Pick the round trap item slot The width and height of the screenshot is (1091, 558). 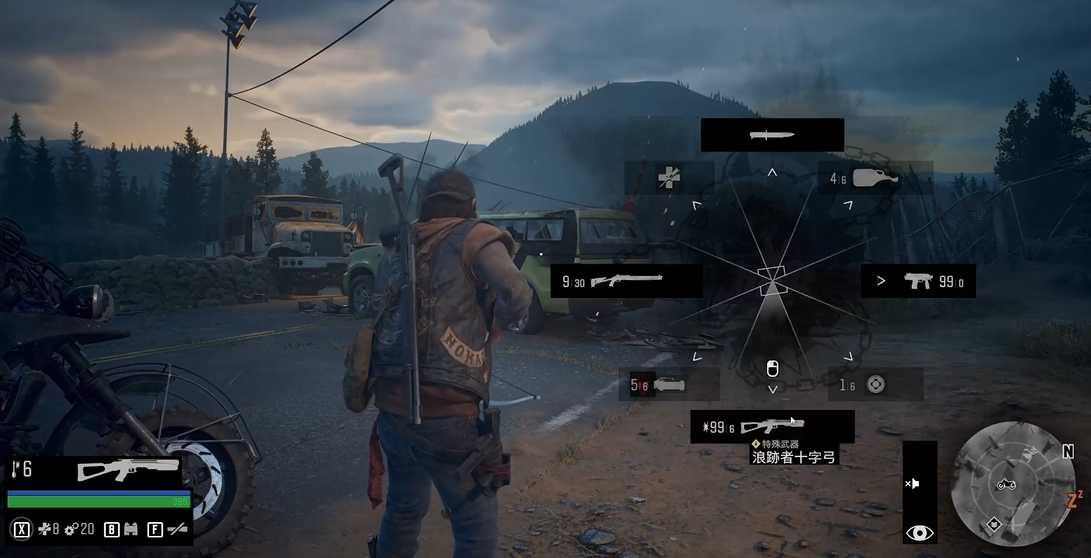(875, 384)
